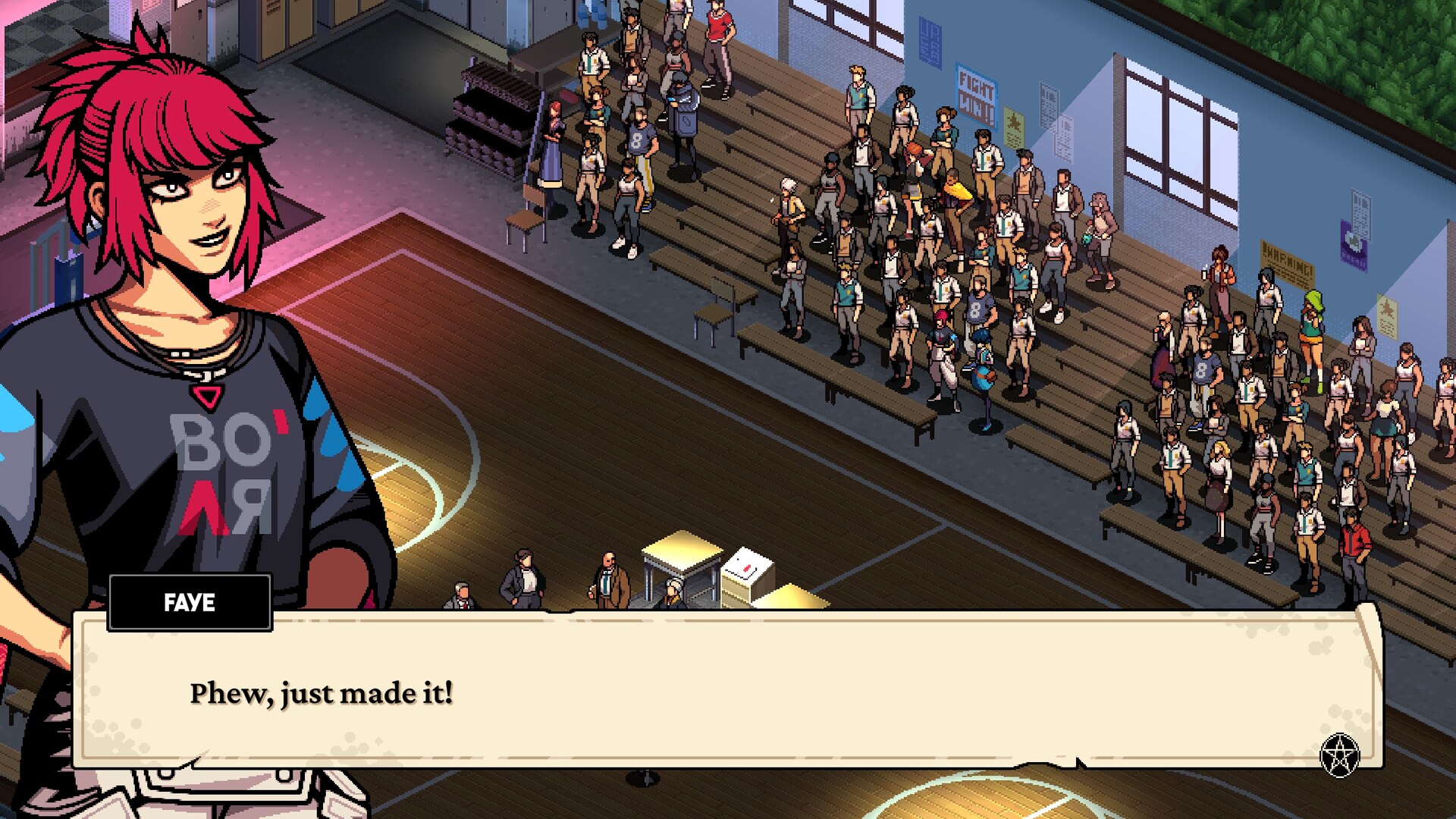1456x819 pixels.
Task: Advance the "Phew, just made it!" dialogue box
Action: tap(728, 690)
